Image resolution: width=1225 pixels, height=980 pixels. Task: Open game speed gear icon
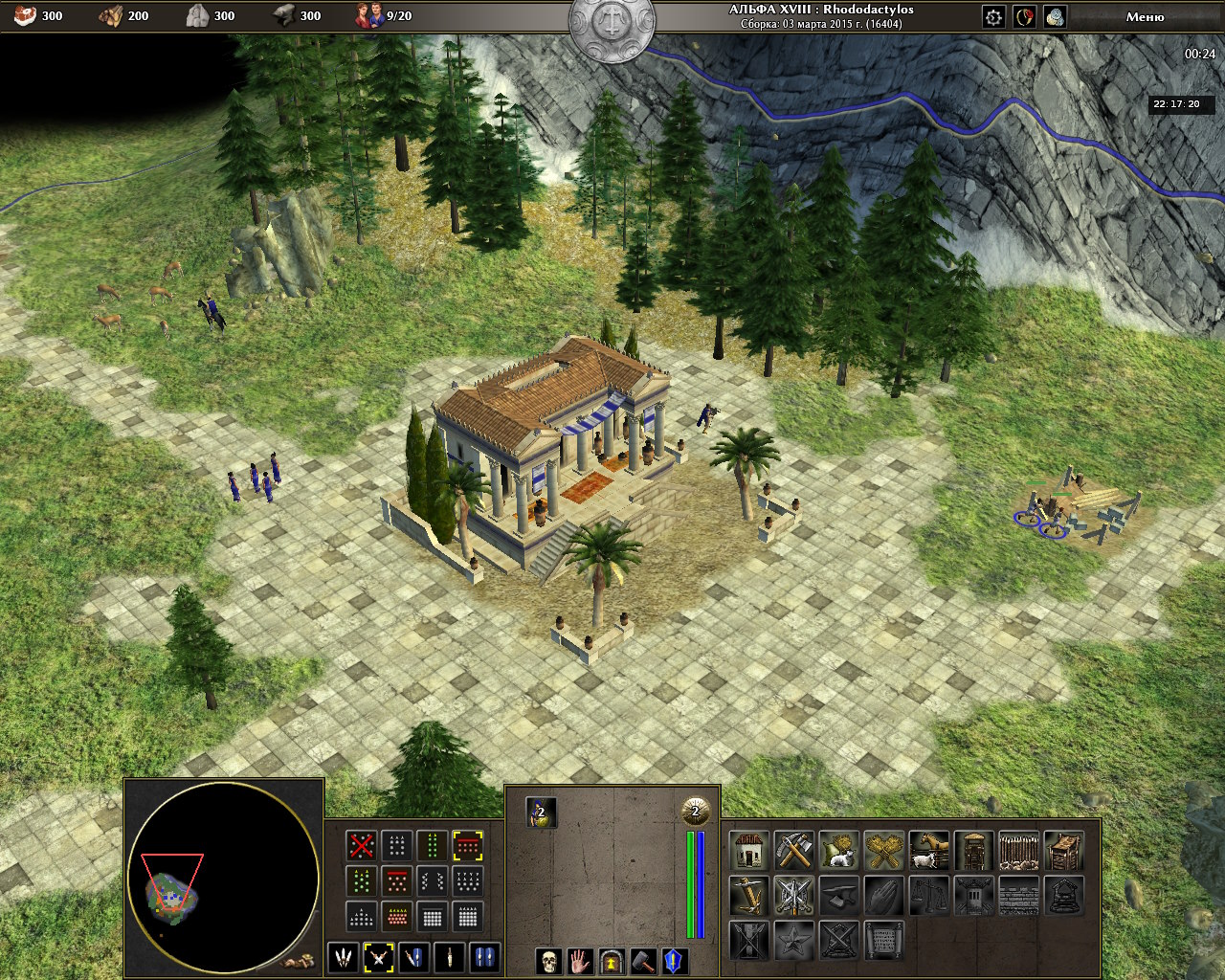coord(994,16)
